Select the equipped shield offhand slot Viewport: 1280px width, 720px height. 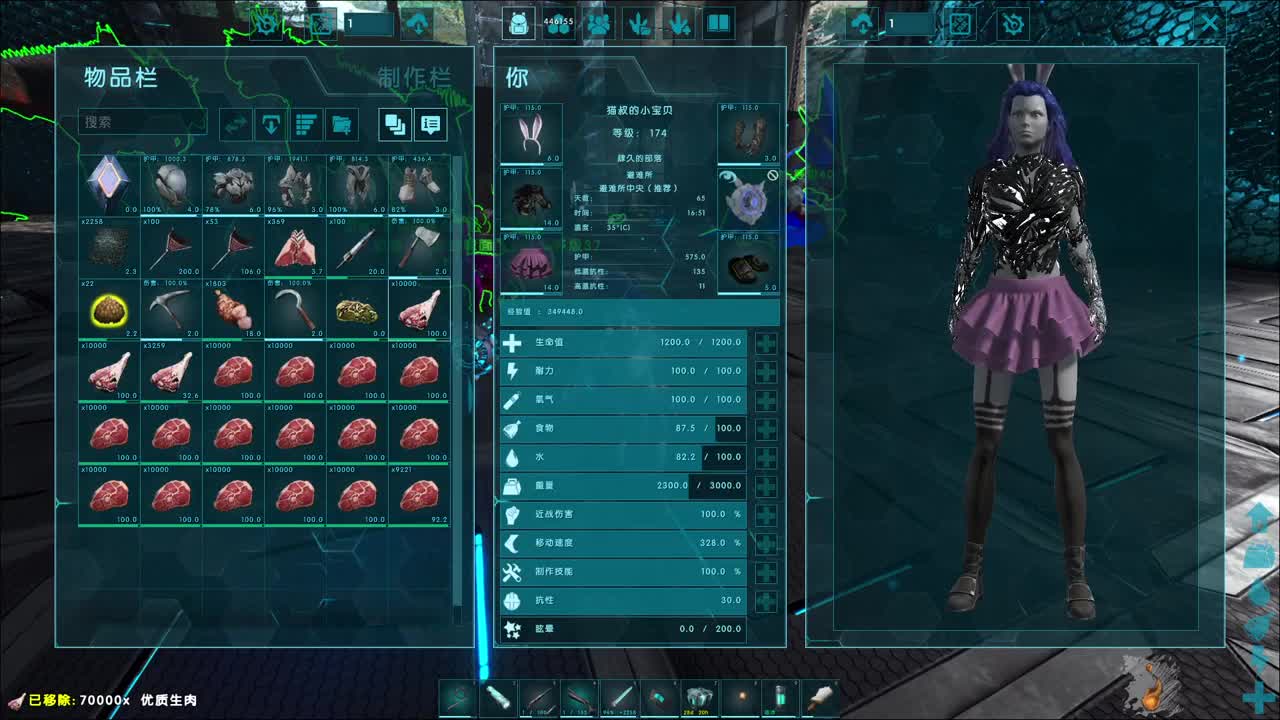(x=748, y=198)
